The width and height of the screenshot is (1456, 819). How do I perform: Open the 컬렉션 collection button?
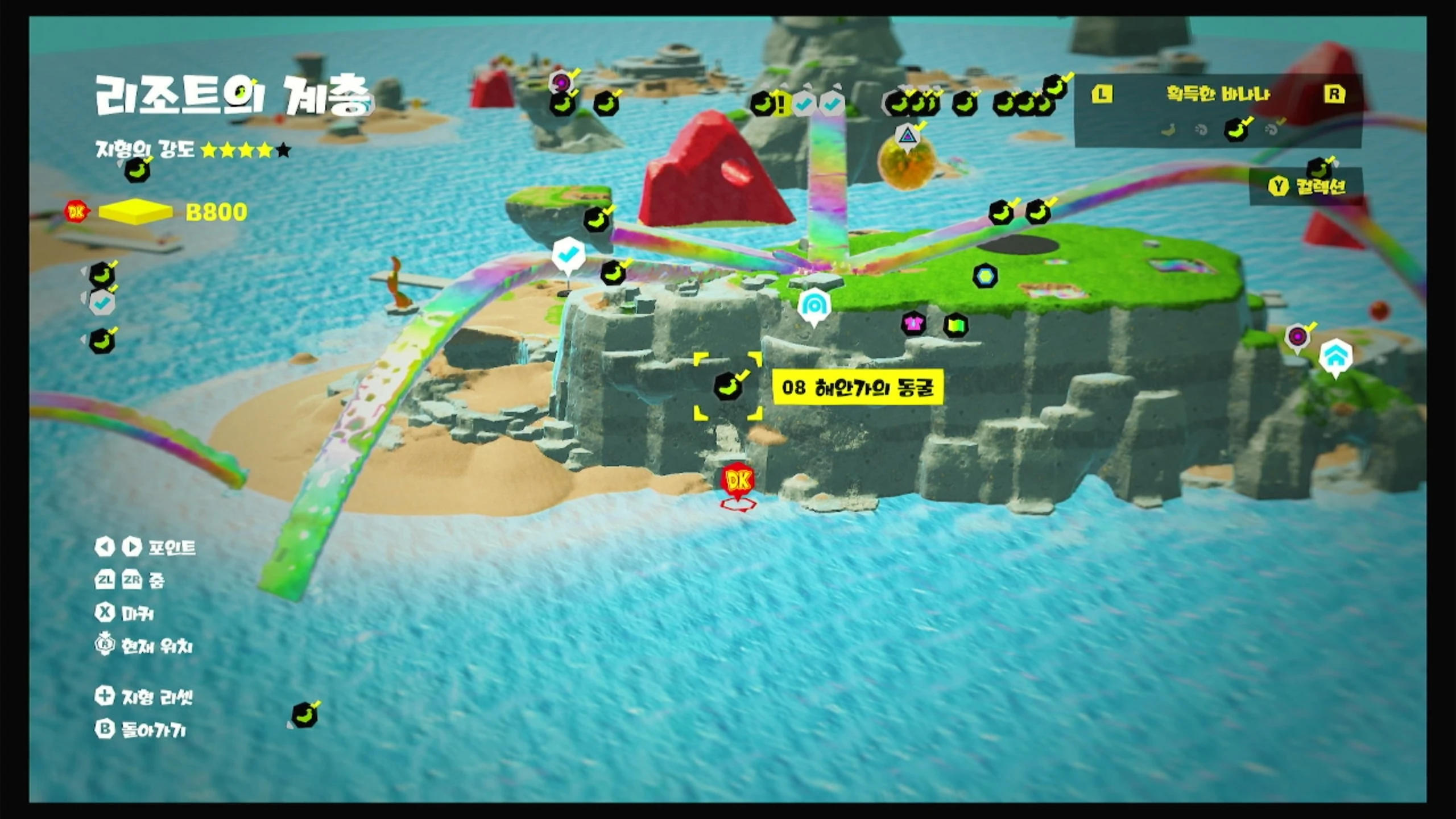(x=1307, y=187)
